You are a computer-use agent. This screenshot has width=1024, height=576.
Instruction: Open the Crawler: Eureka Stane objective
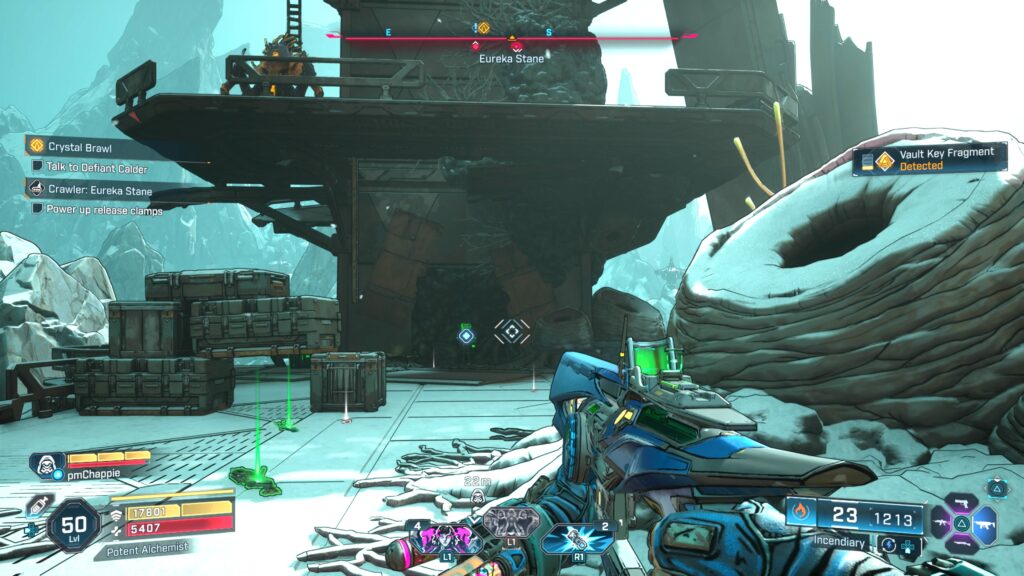coord(100,188)
